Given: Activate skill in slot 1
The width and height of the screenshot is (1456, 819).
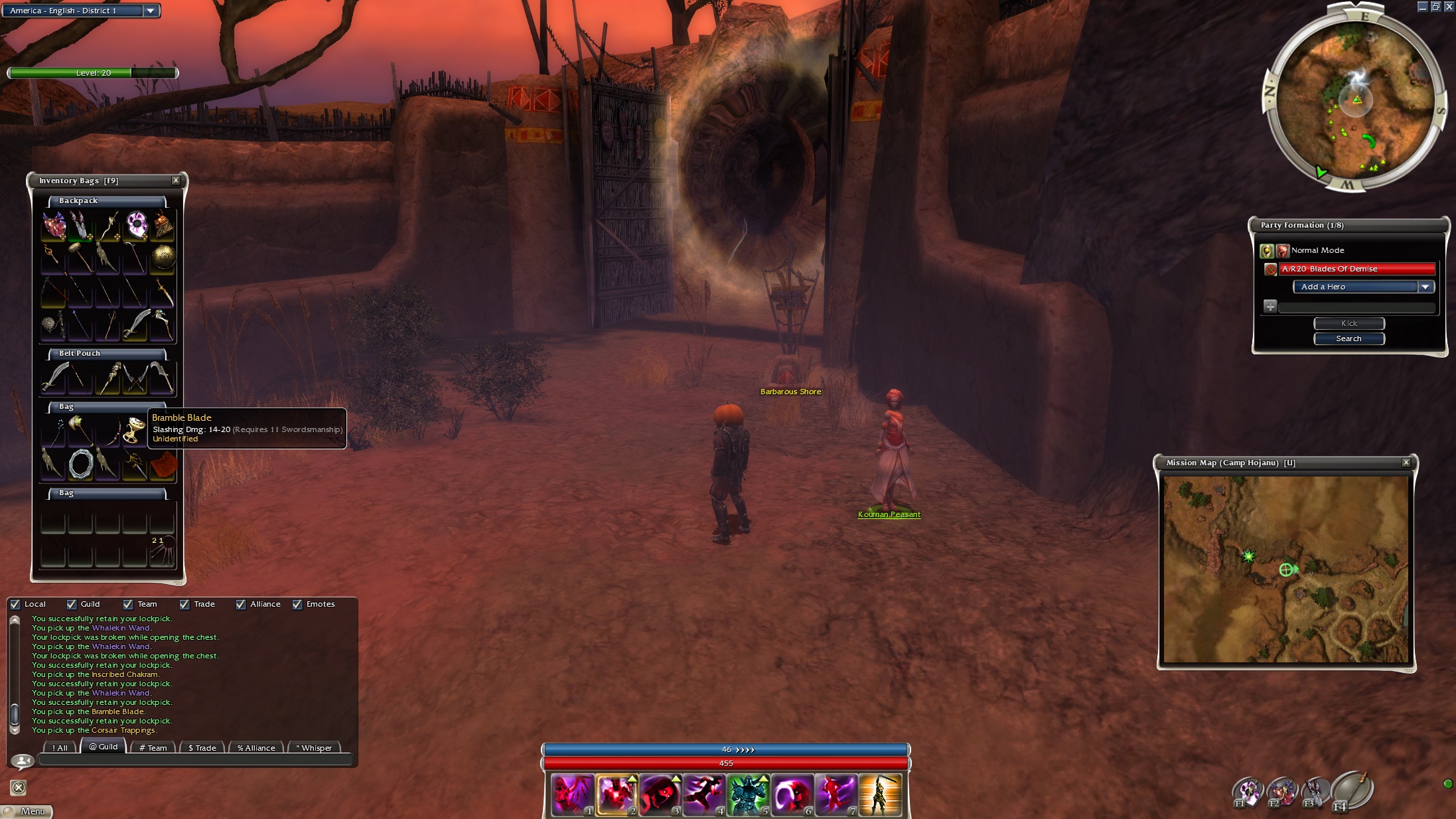Looking at the screenshot, I should (571, 794).
